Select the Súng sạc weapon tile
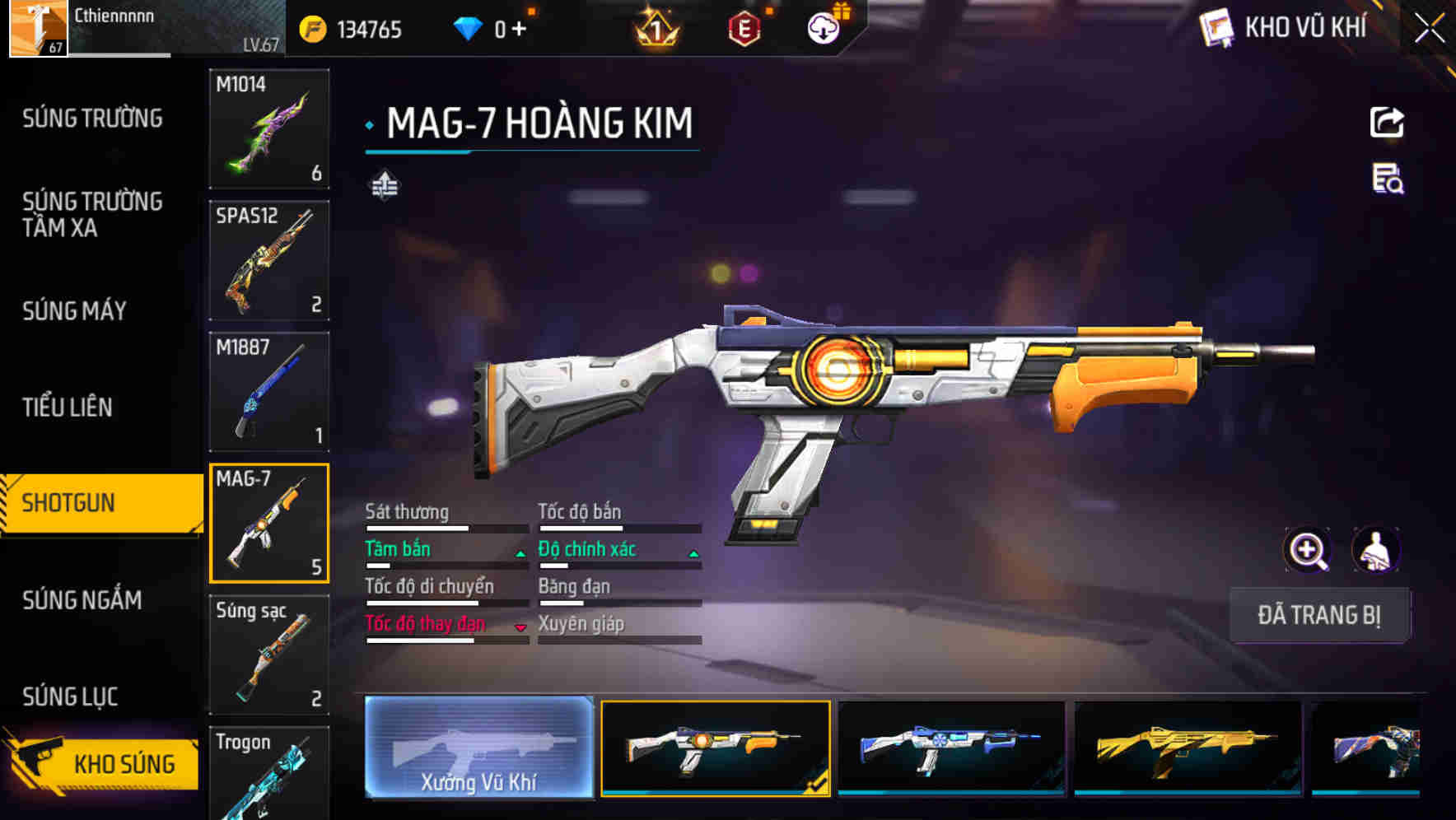 (x=269, y=655)
